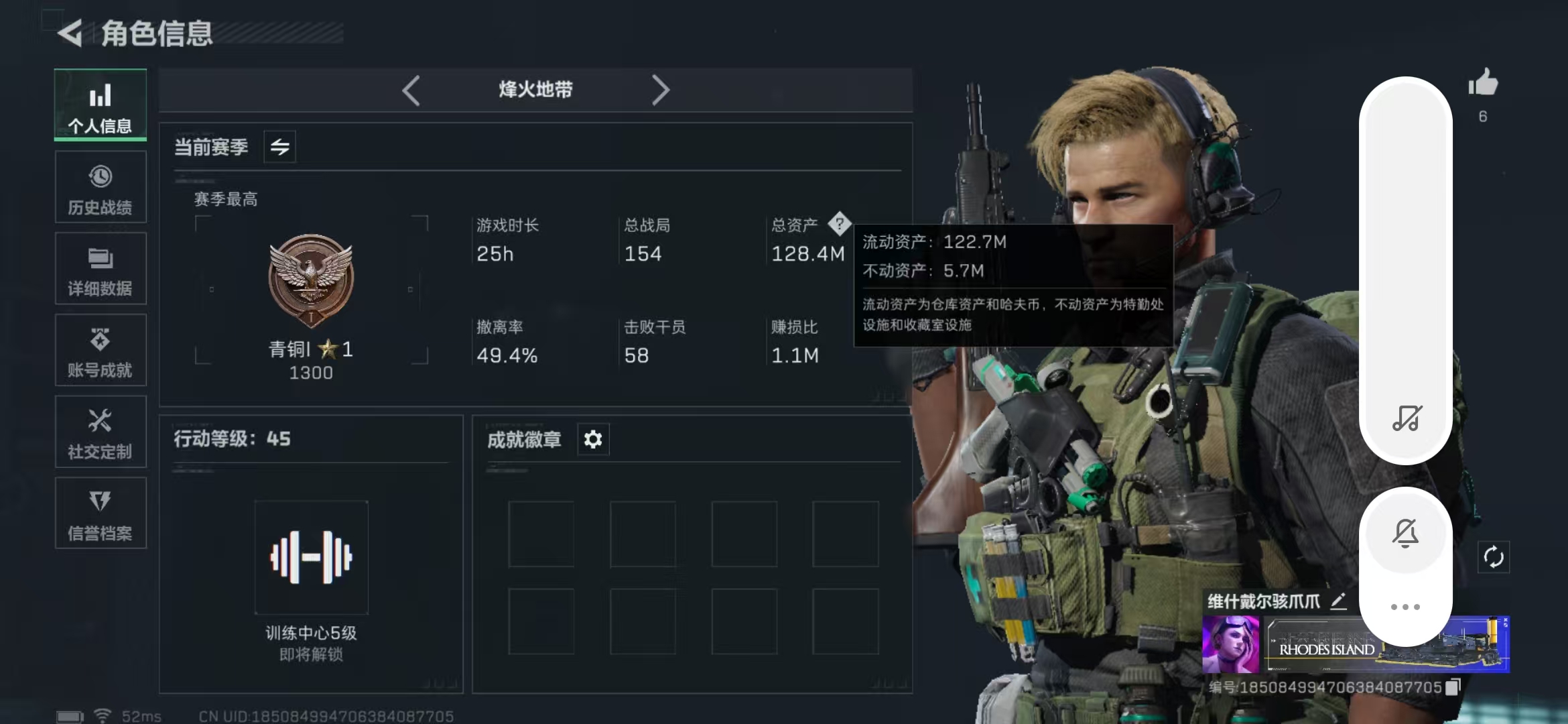Rotate character with the refresh icon
Viewport: 1568px width, 724px height.
(1494, 557)
